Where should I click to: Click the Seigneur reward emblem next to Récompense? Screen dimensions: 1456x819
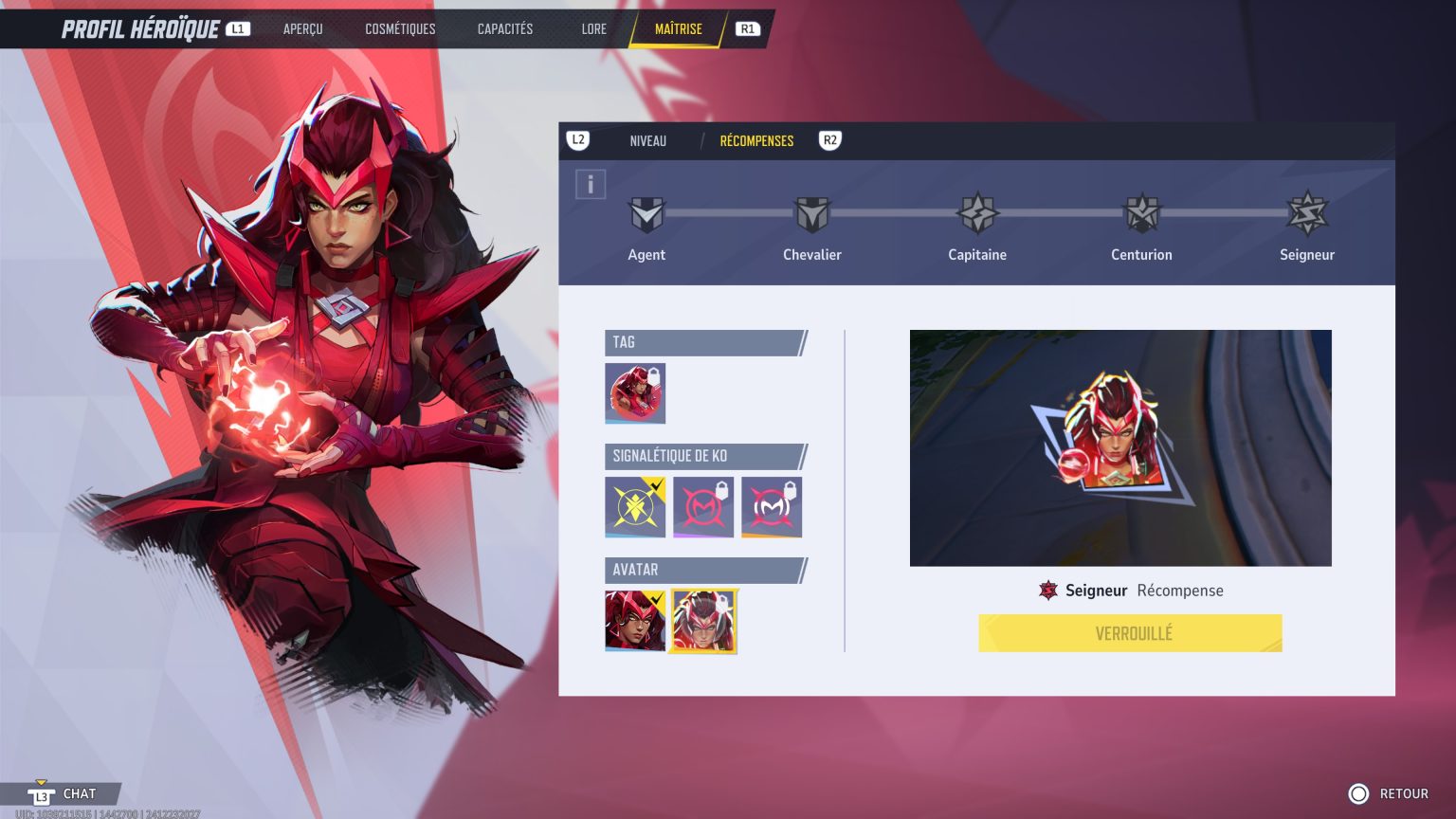click(x=1048, y=590)
